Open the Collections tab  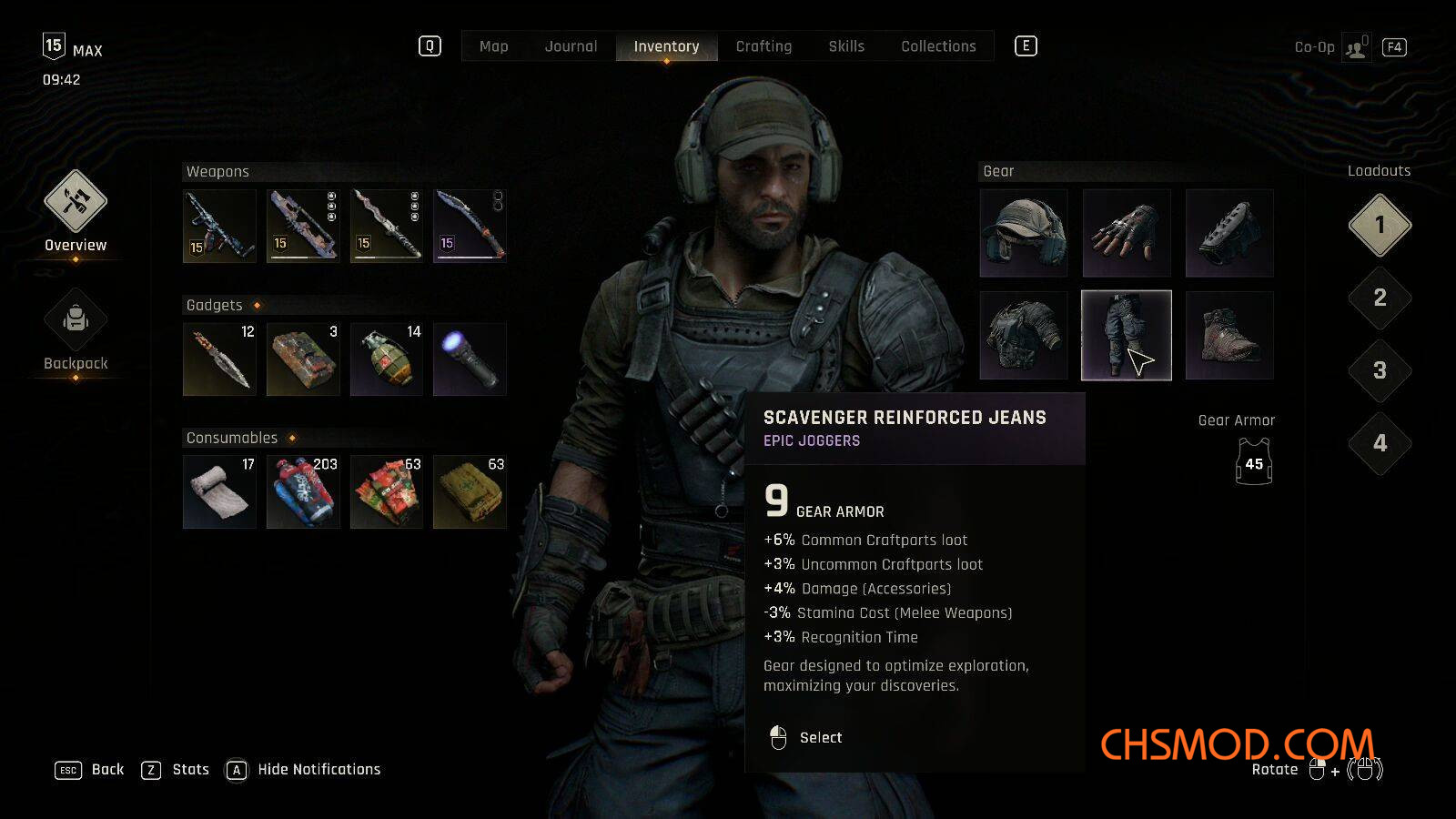(938, 46)
